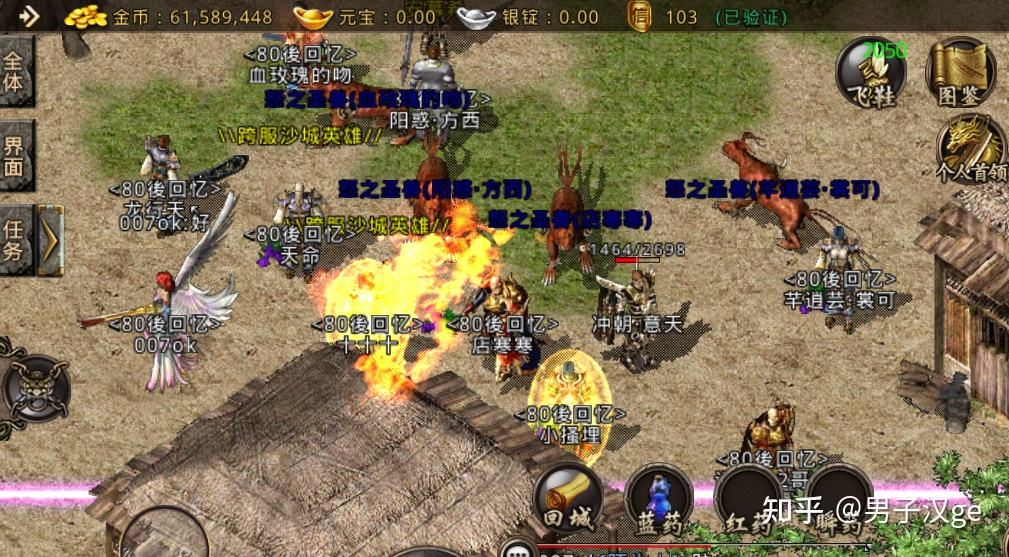Viewport: 1009px width, 557px height.
Task: Open the chat bubble at bottom center
Action: point(519,549)
